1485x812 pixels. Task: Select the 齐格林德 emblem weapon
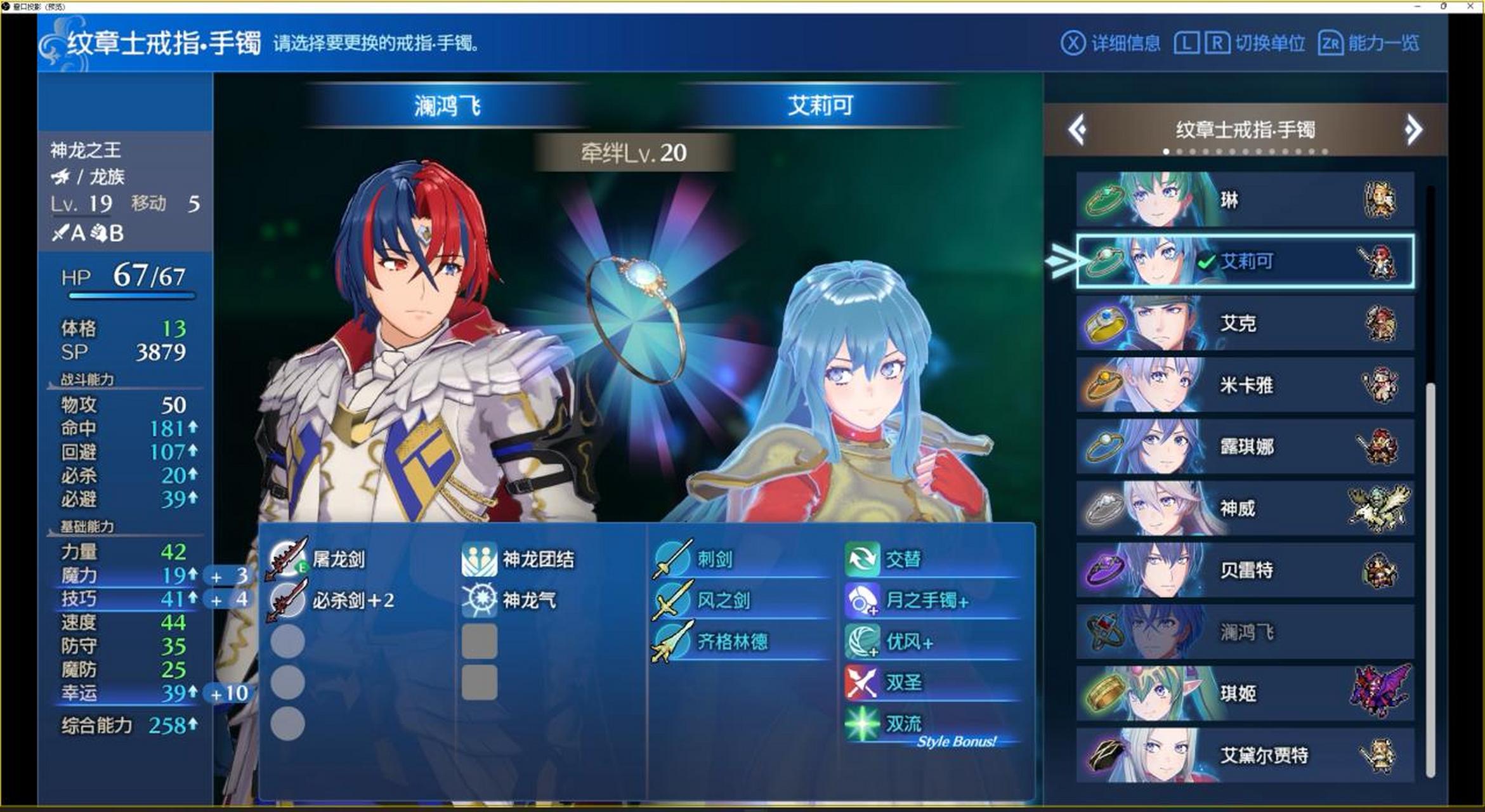[x=731, y=641]
